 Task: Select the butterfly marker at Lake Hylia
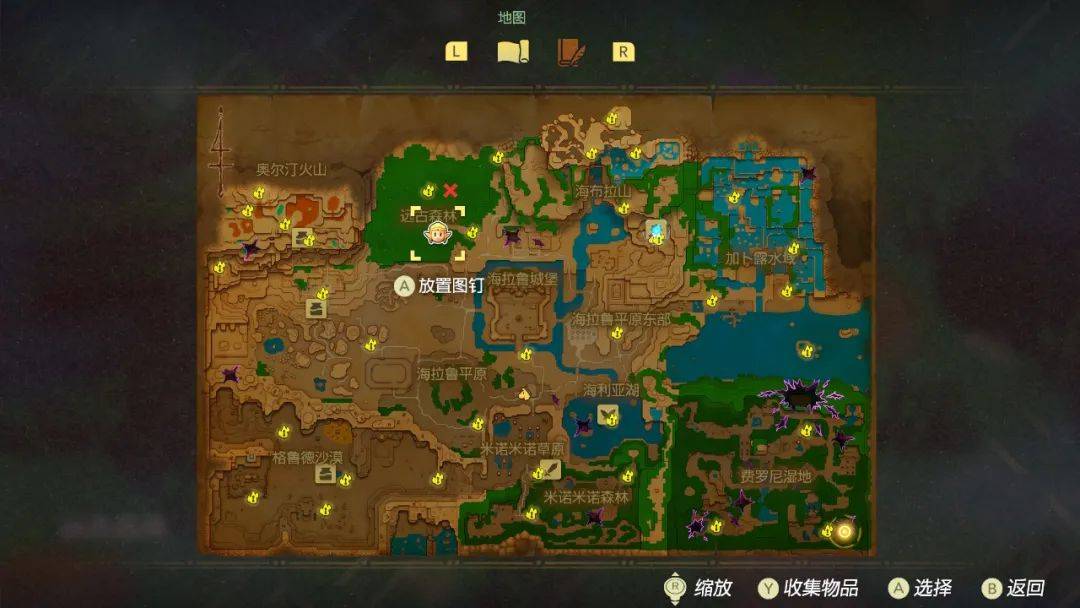pos(607,415)
